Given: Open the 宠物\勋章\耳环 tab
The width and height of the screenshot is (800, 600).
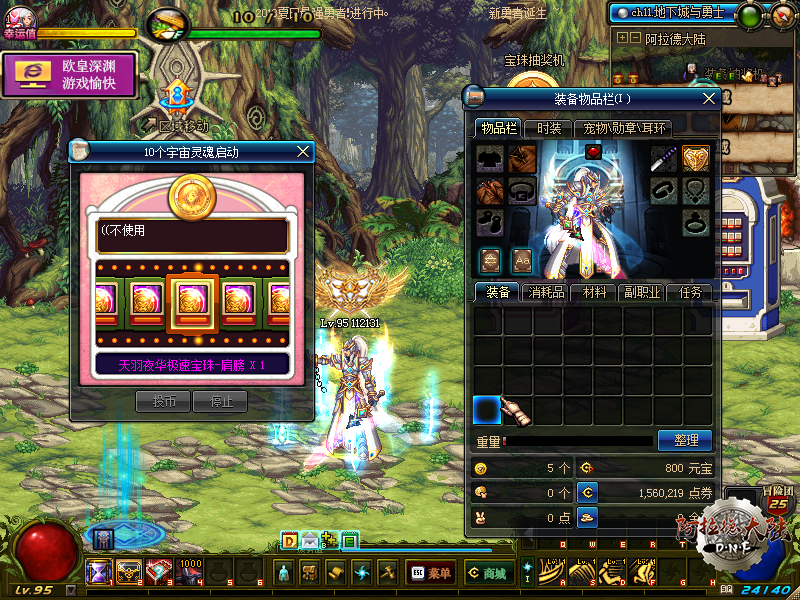Looking at the screenshot, I should point(626,128).
